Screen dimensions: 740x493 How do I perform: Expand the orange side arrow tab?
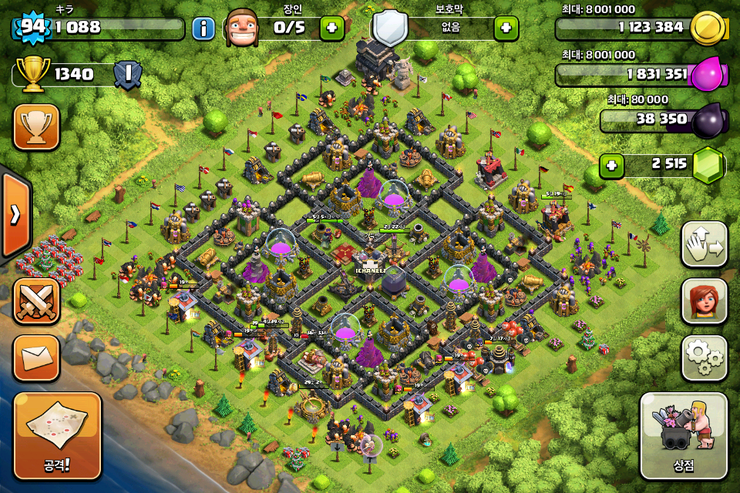15,215
